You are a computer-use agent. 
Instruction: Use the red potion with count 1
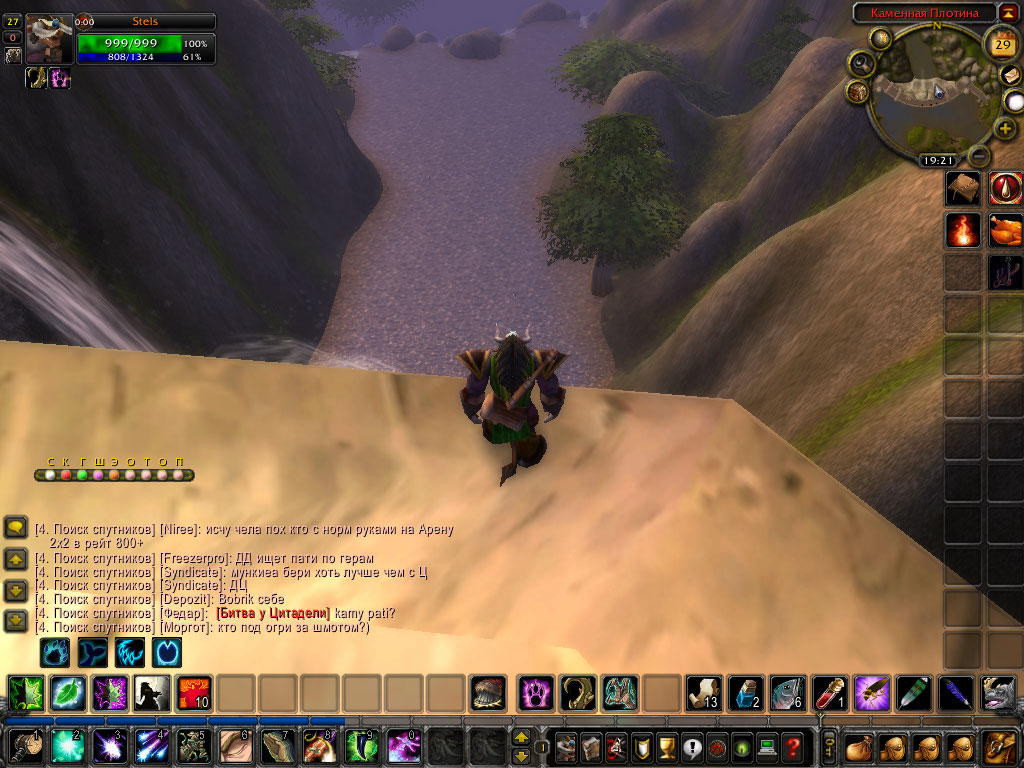(830, 692)
